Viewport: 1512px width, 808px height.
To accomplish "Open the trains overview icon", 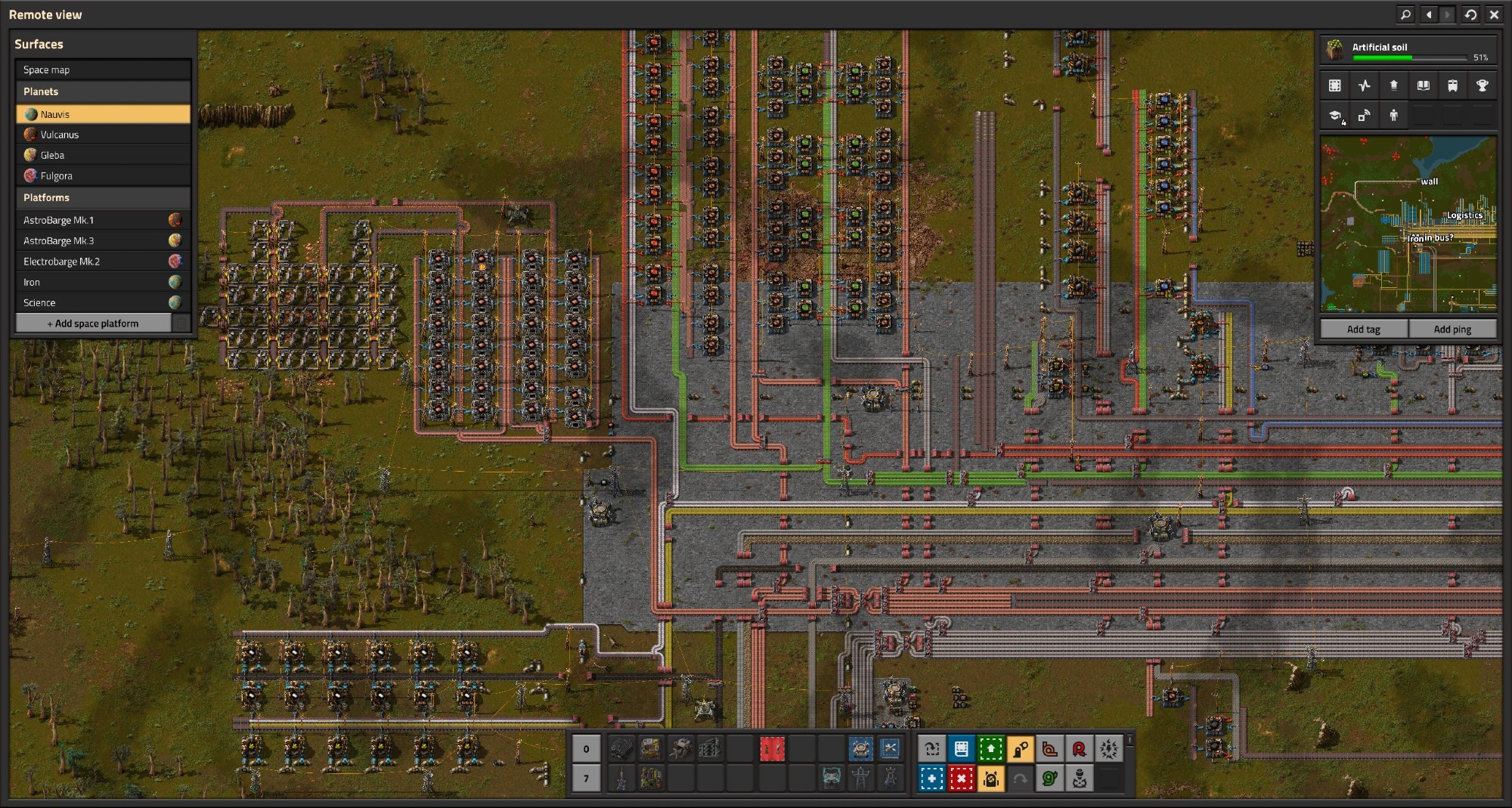I will click(1452, 85).
